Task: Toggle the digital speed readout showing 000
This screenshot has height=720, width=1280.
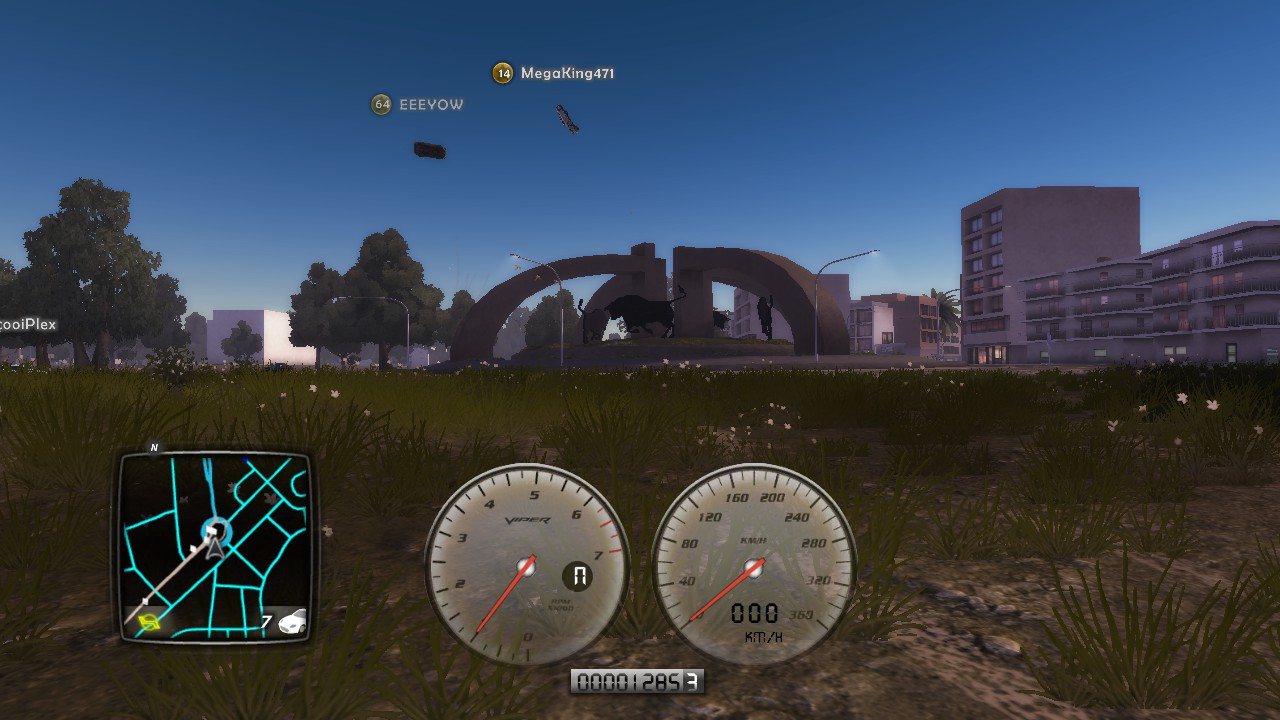Action: [756, 611]
